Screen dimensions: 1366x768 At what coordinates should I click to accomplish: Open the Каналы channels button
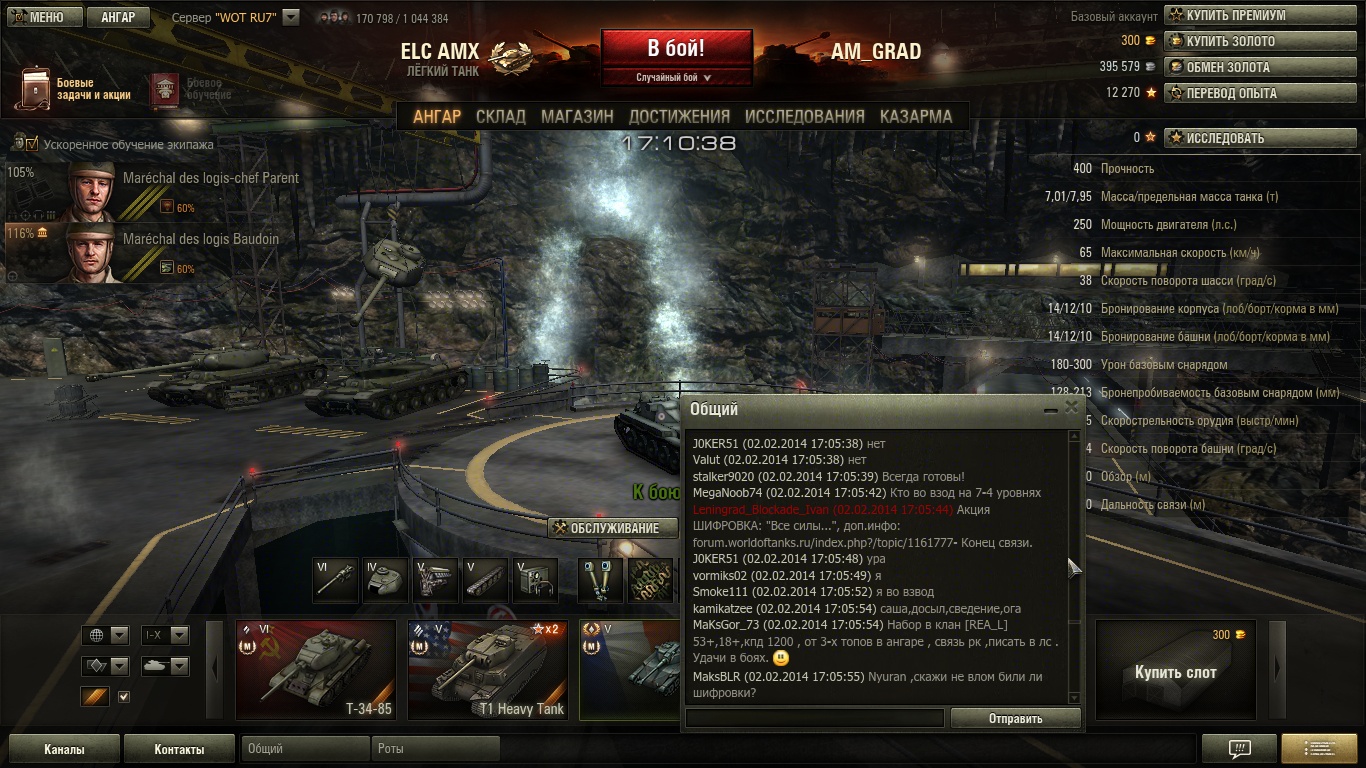[64, 749]
